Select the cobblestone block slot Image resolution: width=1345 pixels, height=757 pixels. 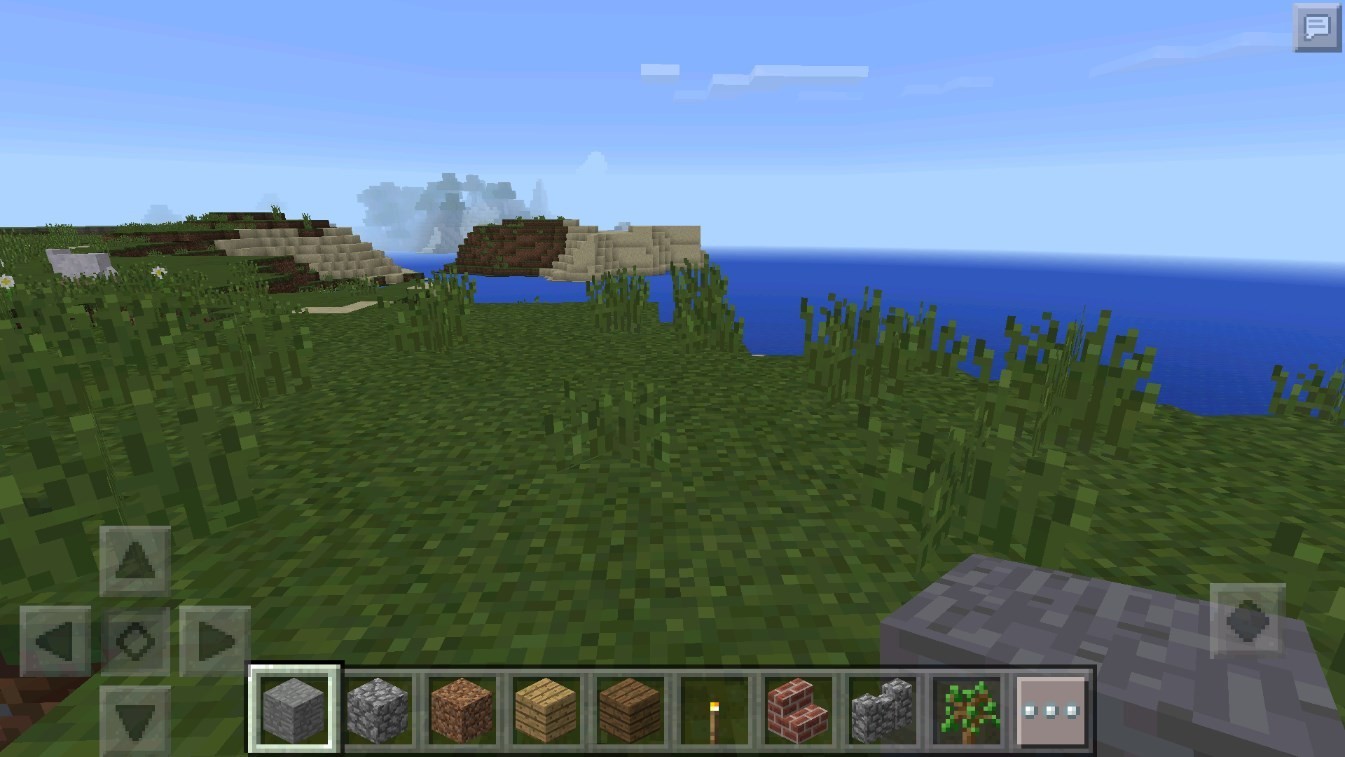pyautogui.click(x=378, y=709)
